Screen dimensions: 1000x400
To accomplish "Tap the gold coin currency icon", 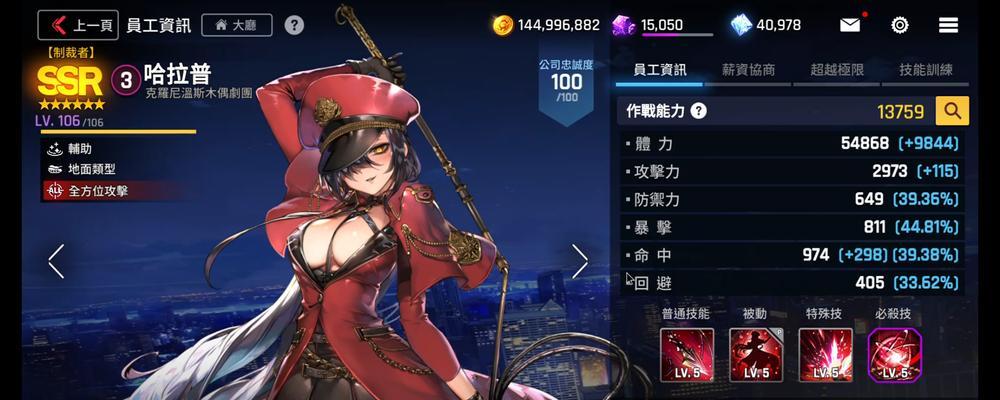I will coord(504,25).
